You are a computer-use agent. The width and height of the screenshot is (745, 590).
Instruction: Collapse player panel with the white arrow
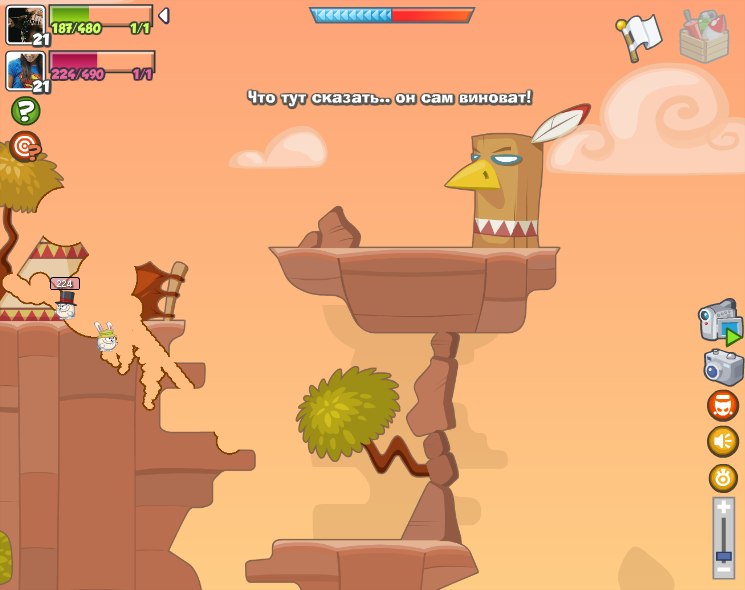point(164,15)
